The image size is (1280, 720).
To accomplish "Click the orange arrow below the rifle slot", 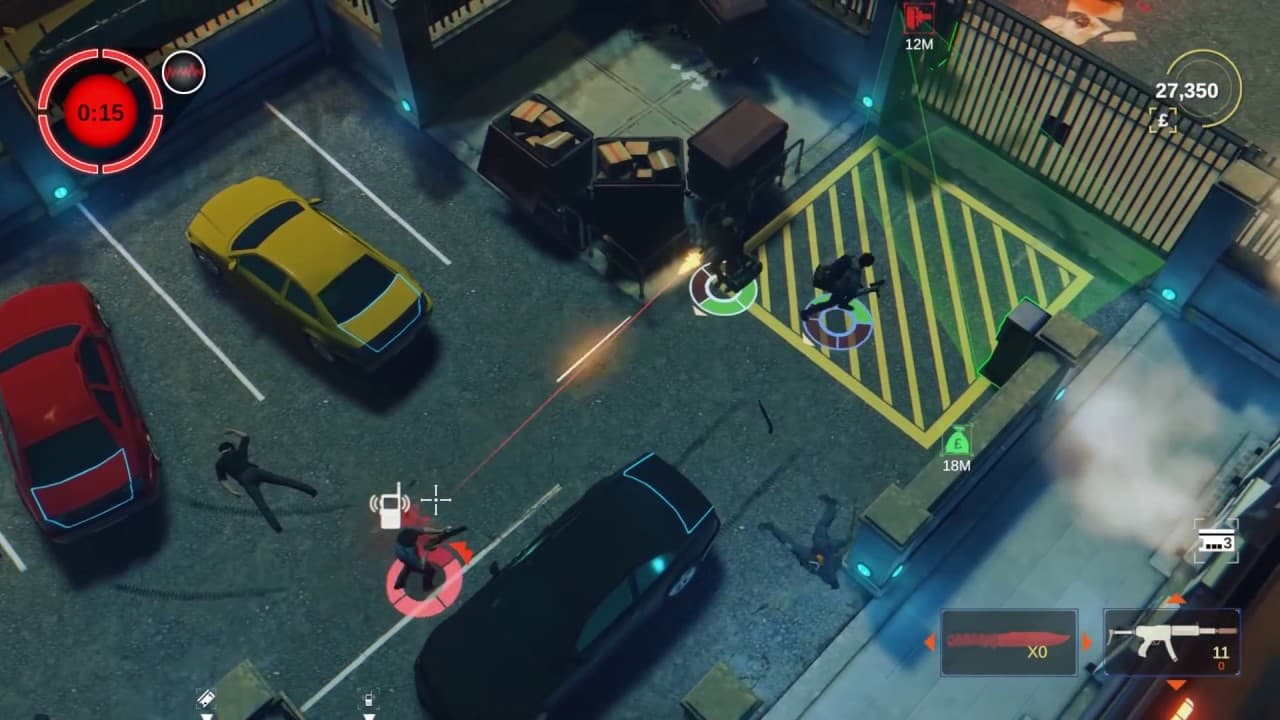I will 1175,684.
